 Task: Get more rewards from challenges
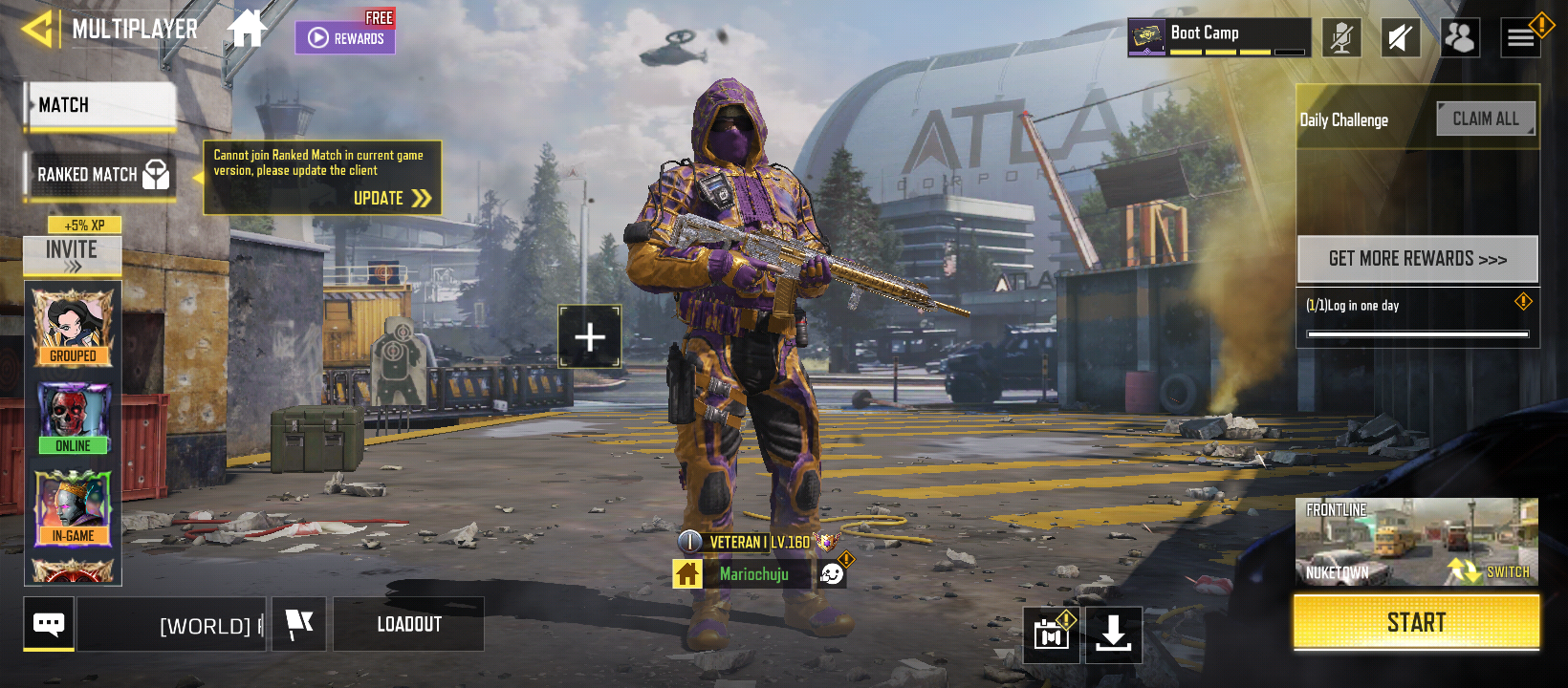click(x=1417, y=259)
